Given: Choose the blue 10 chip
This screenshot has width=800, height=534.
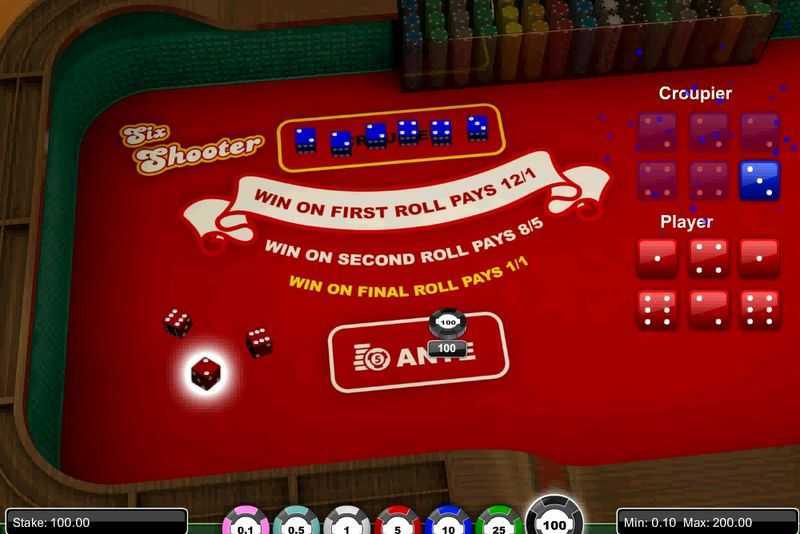Looking at the screenshot, I should (449, 522).
